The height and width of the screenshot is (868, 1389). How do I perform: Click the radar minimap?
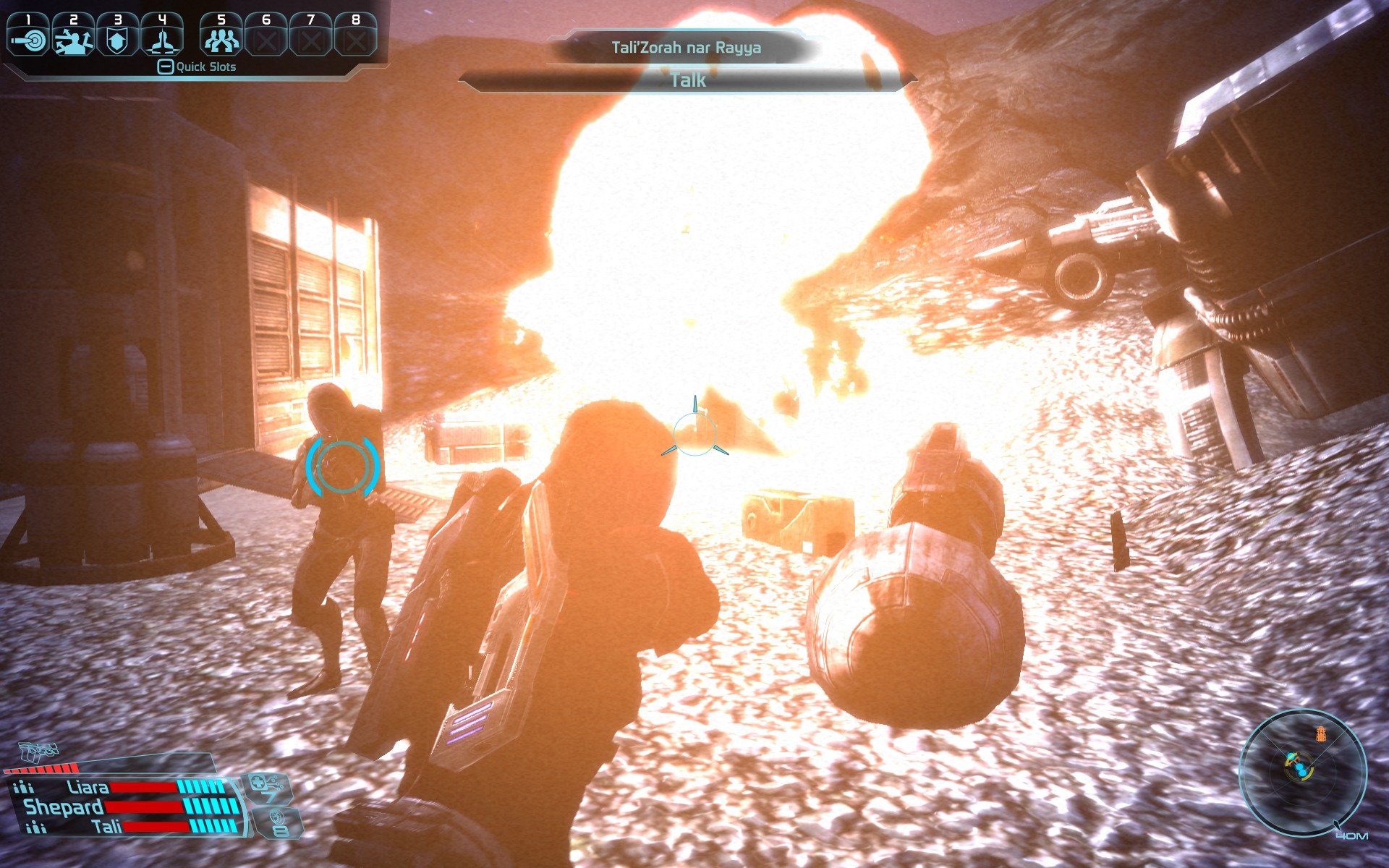[x=1302, y=771]
